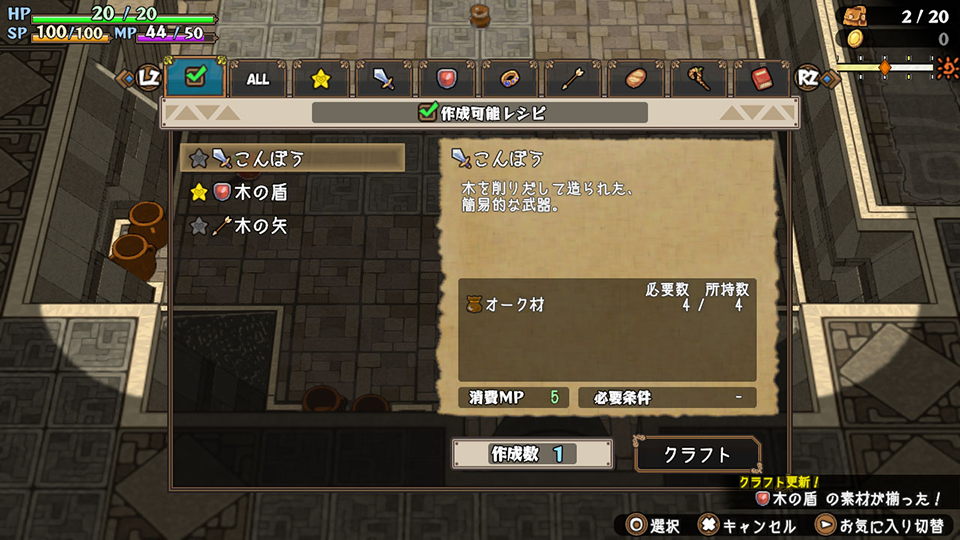
Task: Open the red shield armor tab
Action: coord(447,79)
